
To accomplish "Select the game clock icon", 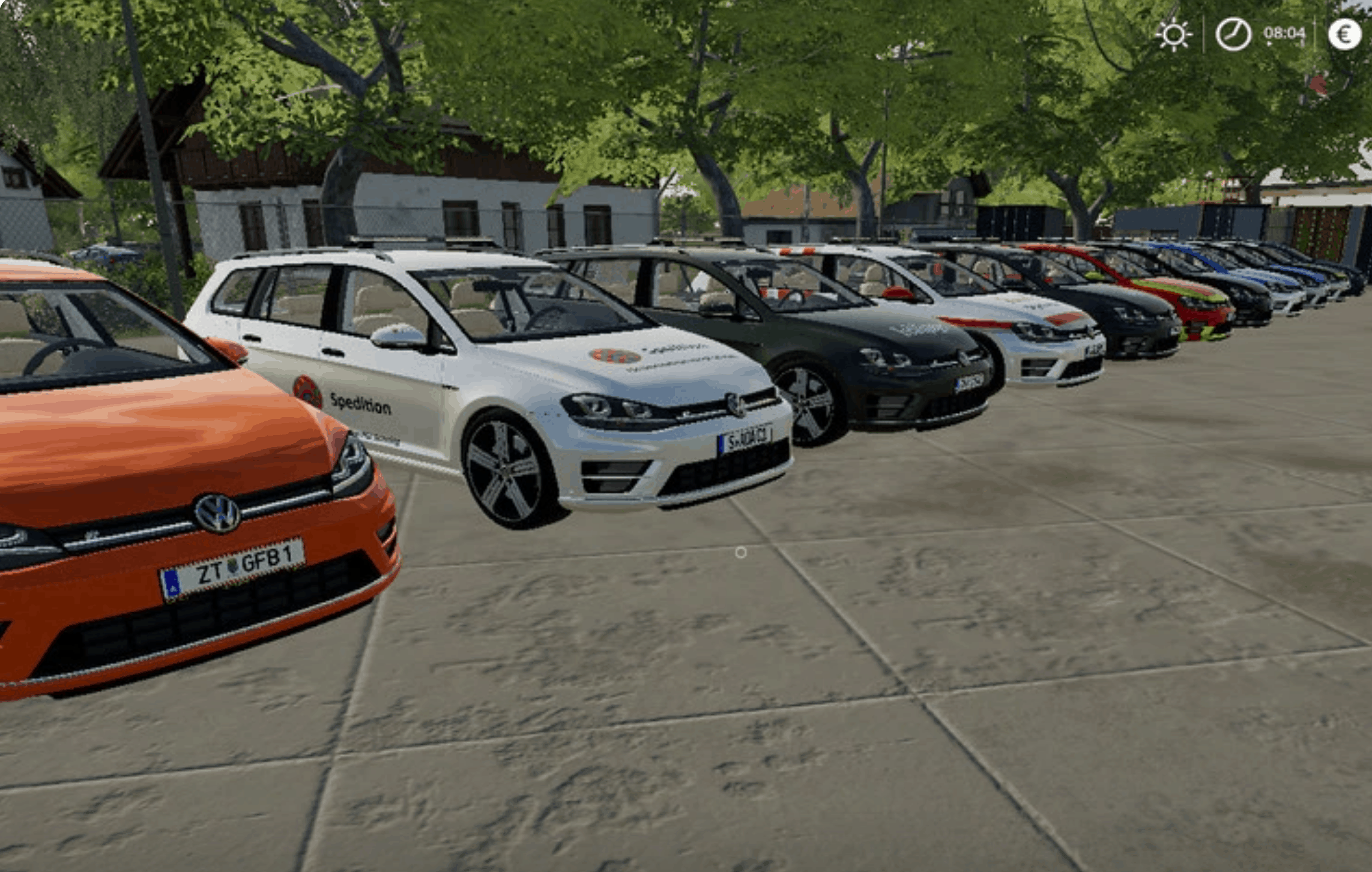I will point(1233,34).
